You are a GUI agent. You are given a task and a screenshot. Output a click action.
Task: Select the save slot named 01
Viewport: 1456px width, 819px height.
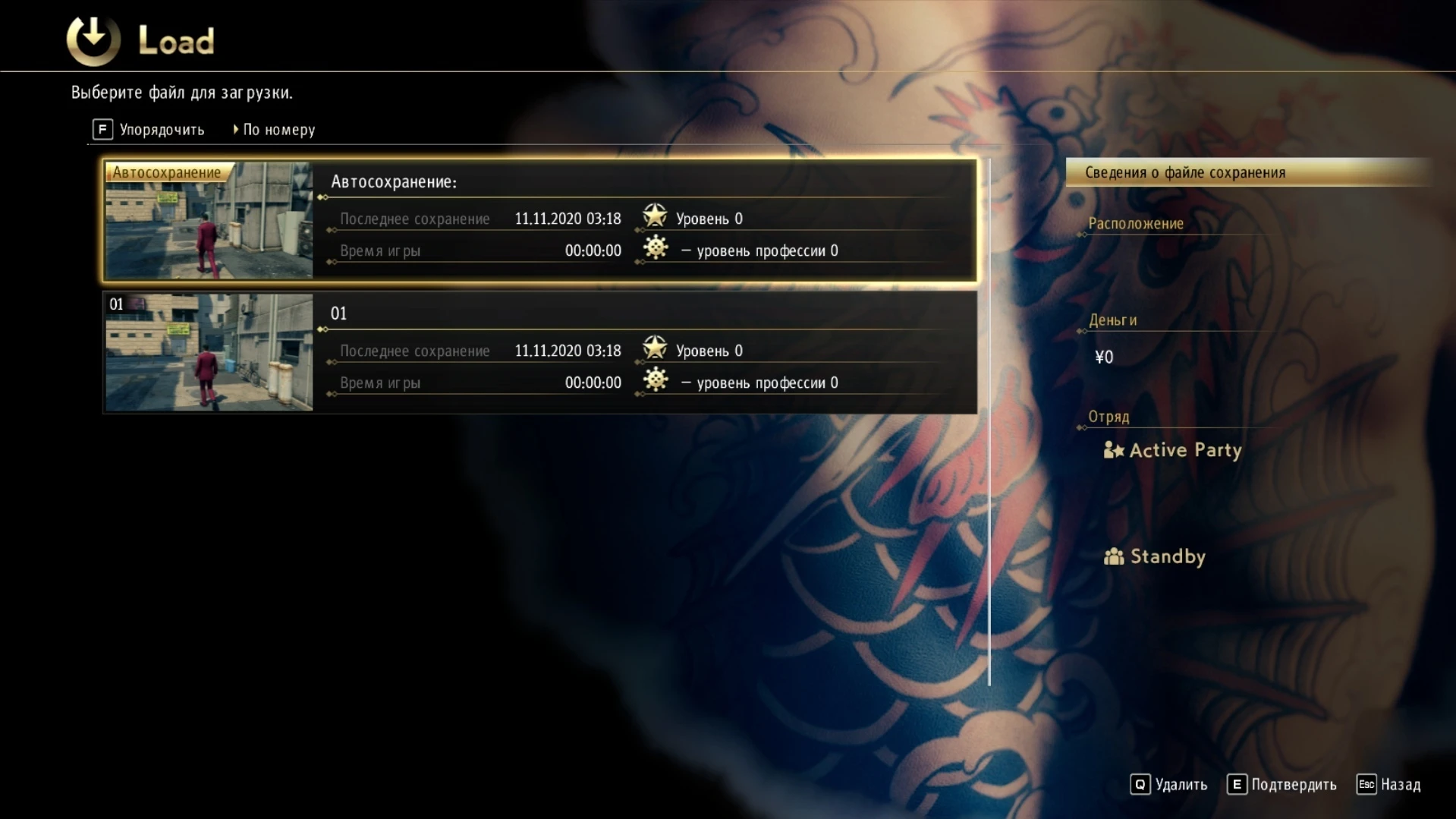(539, 351)
